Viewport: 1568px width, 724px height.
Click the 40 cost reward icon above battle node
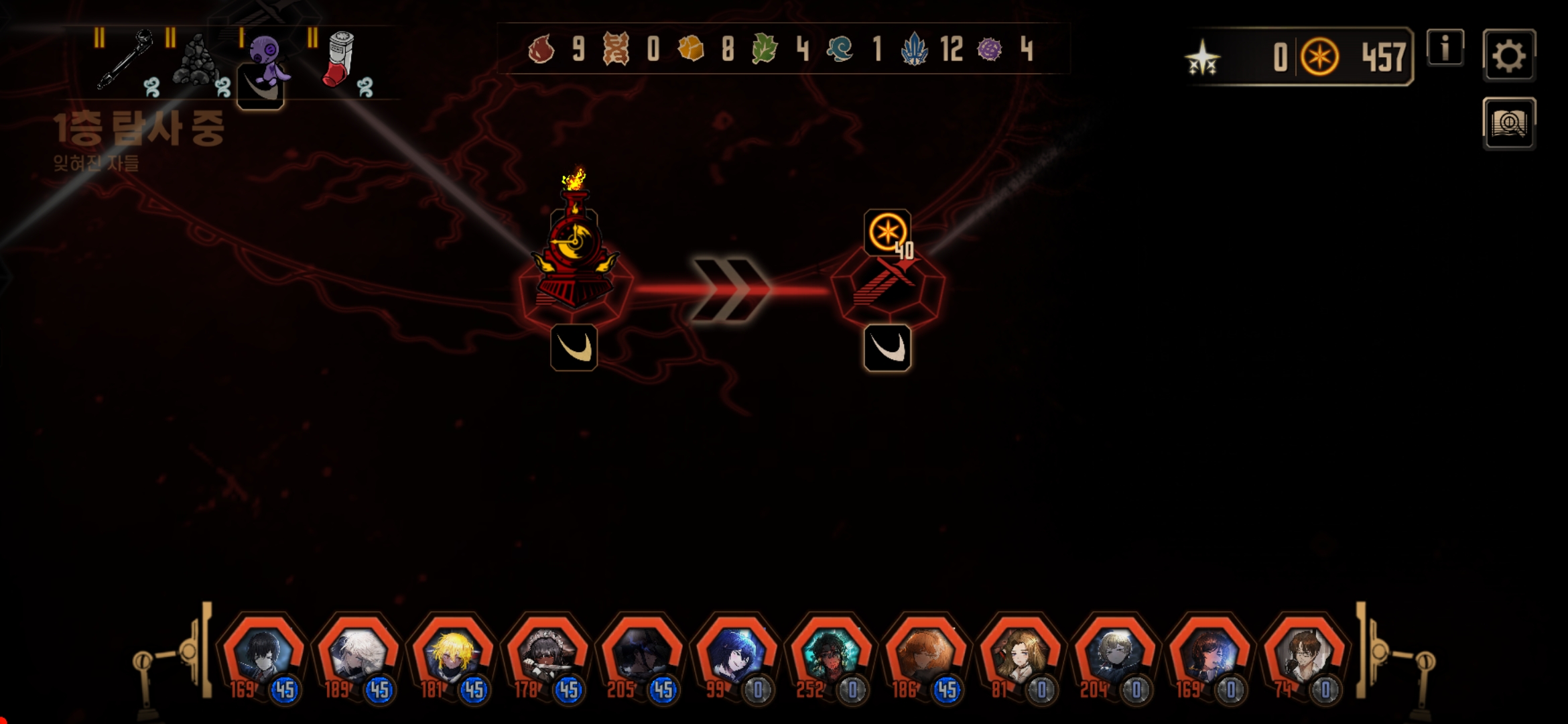click(x=887, y=233)
